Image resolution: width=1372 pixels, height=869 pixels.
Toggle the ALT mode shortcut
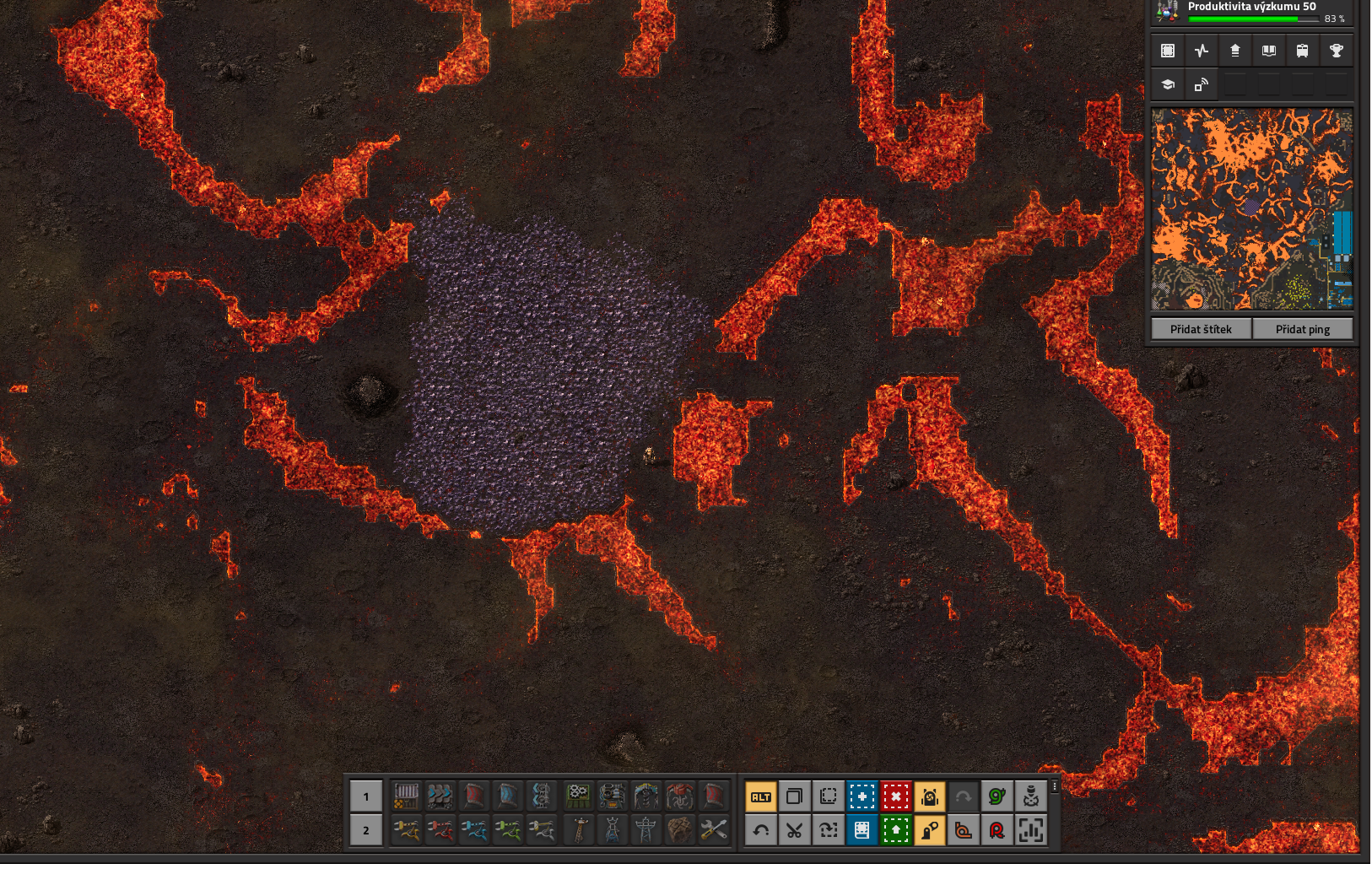(761, 796)
